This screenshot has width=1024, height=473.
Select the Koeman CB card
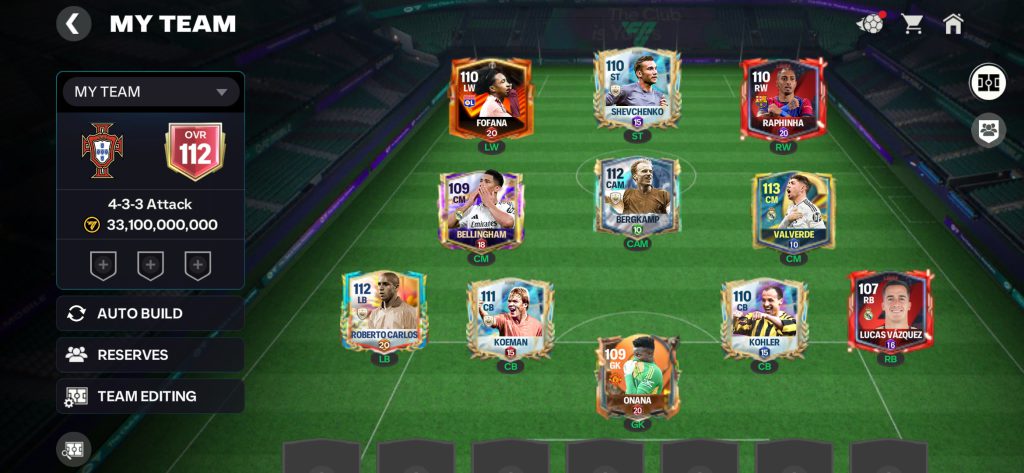click(x=510, y=318)
